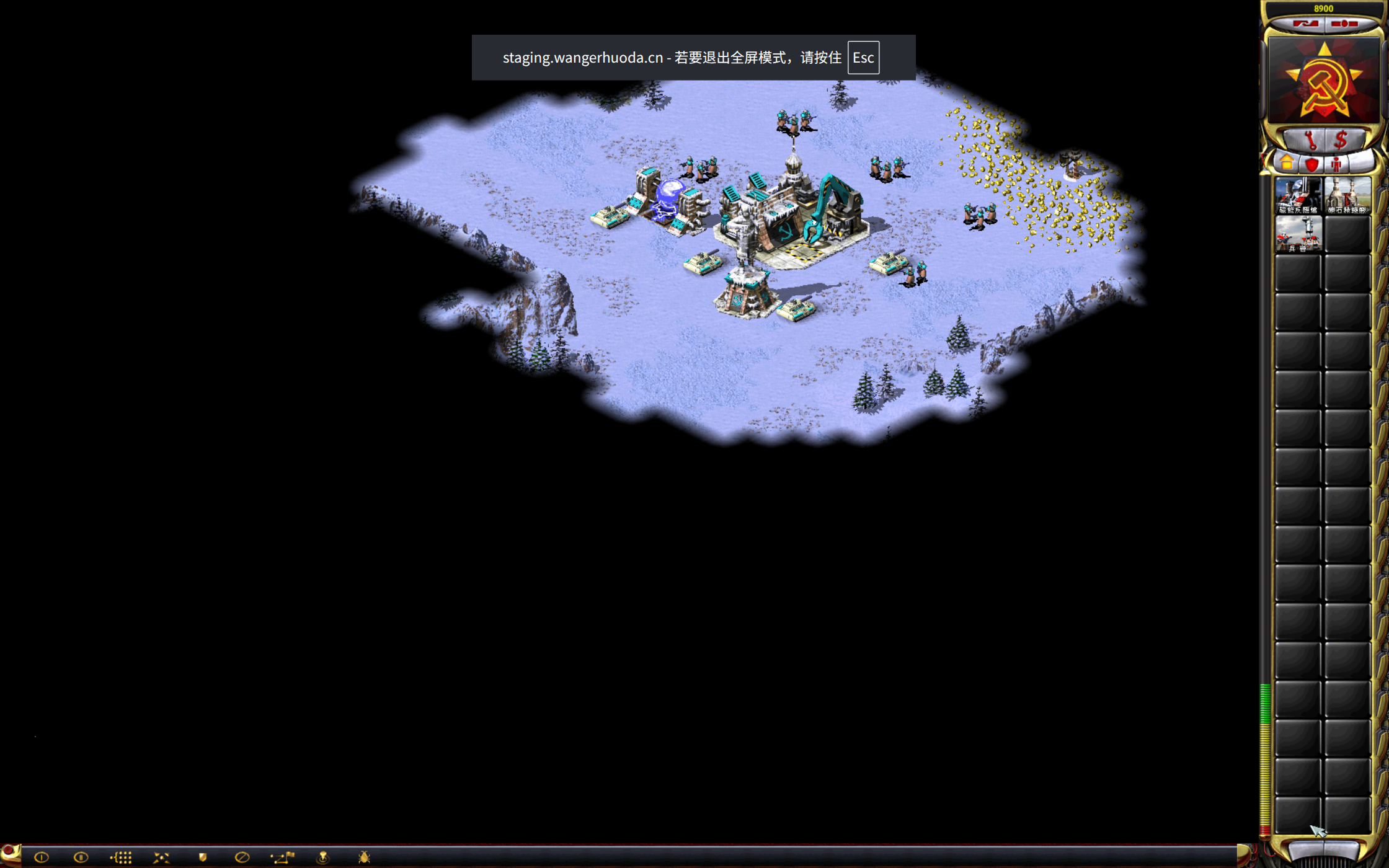Activate the red wrench repair button
The width and height of the screenshot is (1389, 868).
1310,140
